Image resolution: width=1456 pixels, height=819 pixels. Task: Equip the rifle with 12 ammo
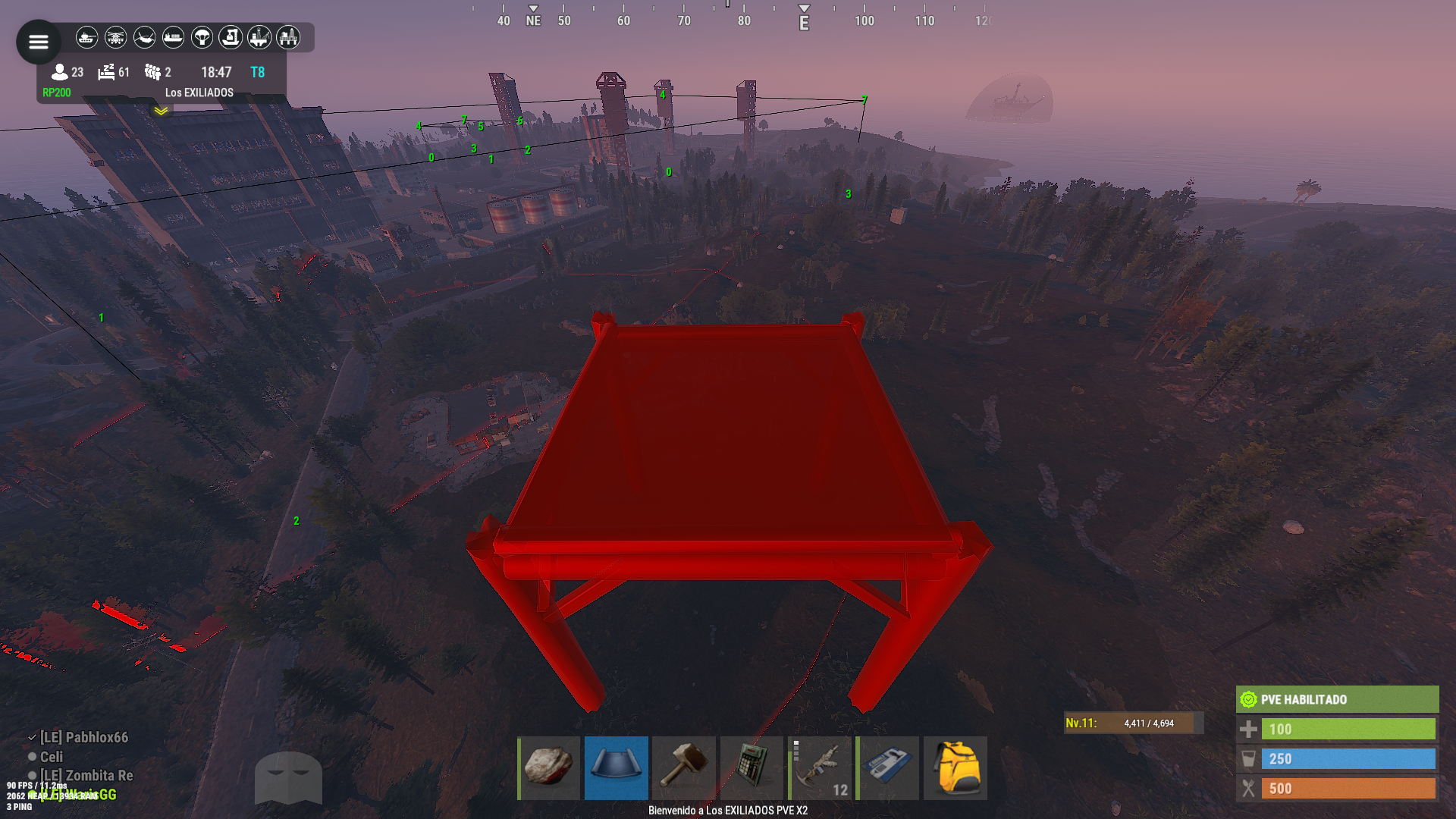(x=820, y=767)
